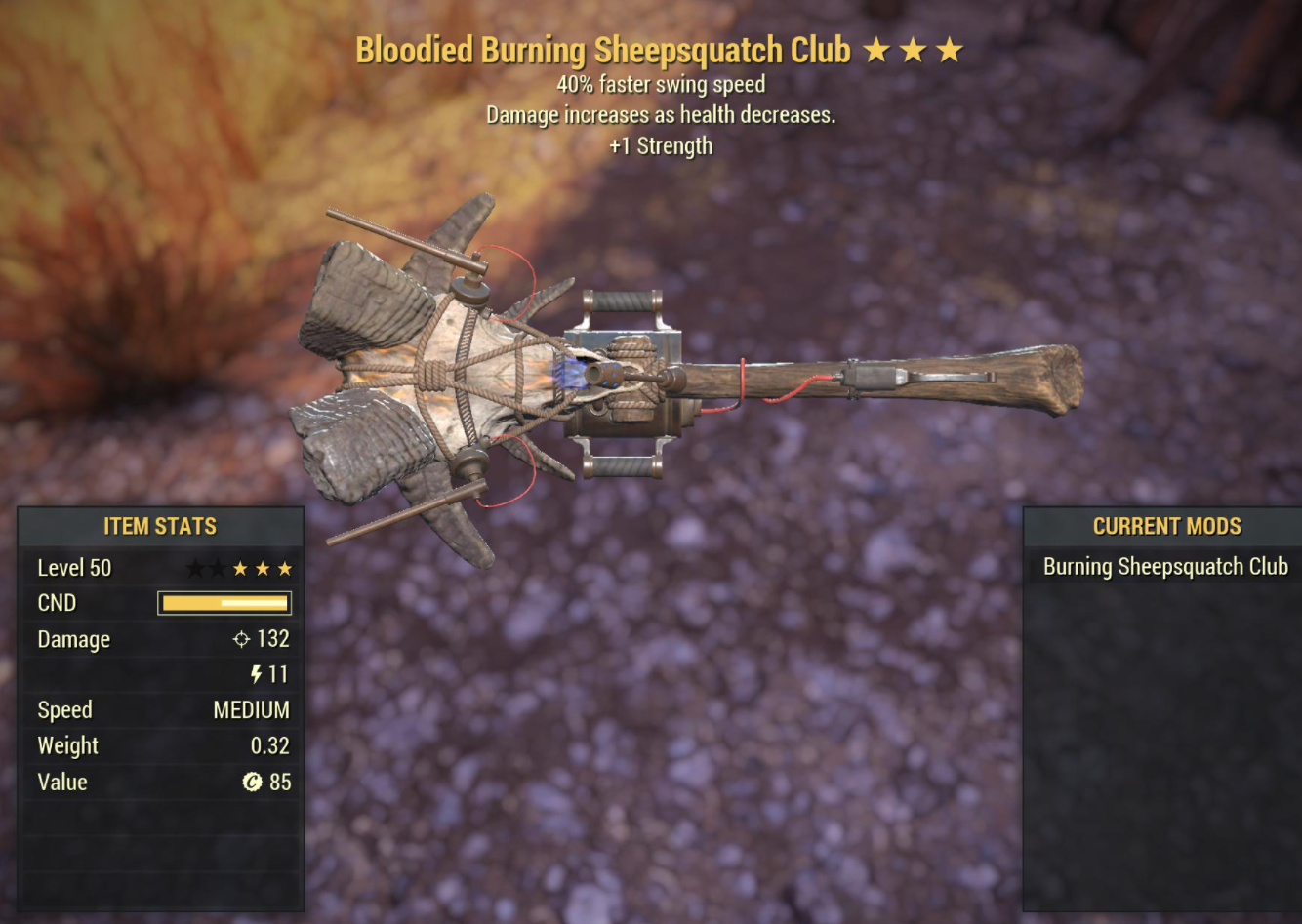Select the rightmost gold star in Level row
This screenshot has height=924, width=1302.
tap(283, 567)
